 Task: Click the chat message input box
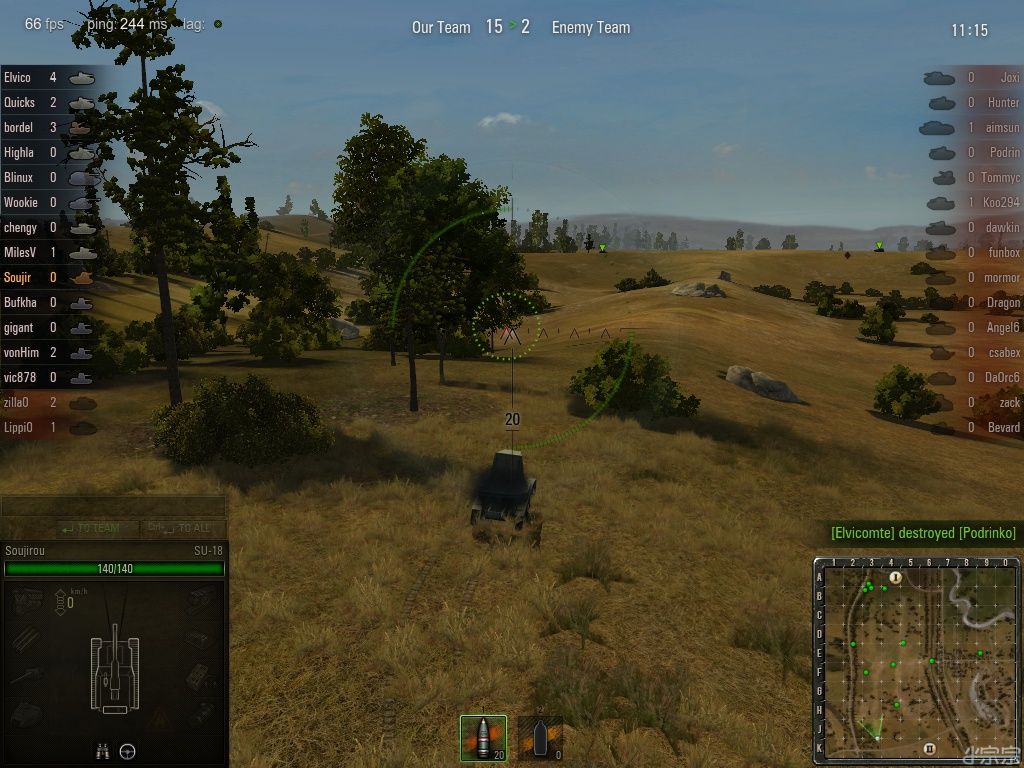tap(113, 506)
